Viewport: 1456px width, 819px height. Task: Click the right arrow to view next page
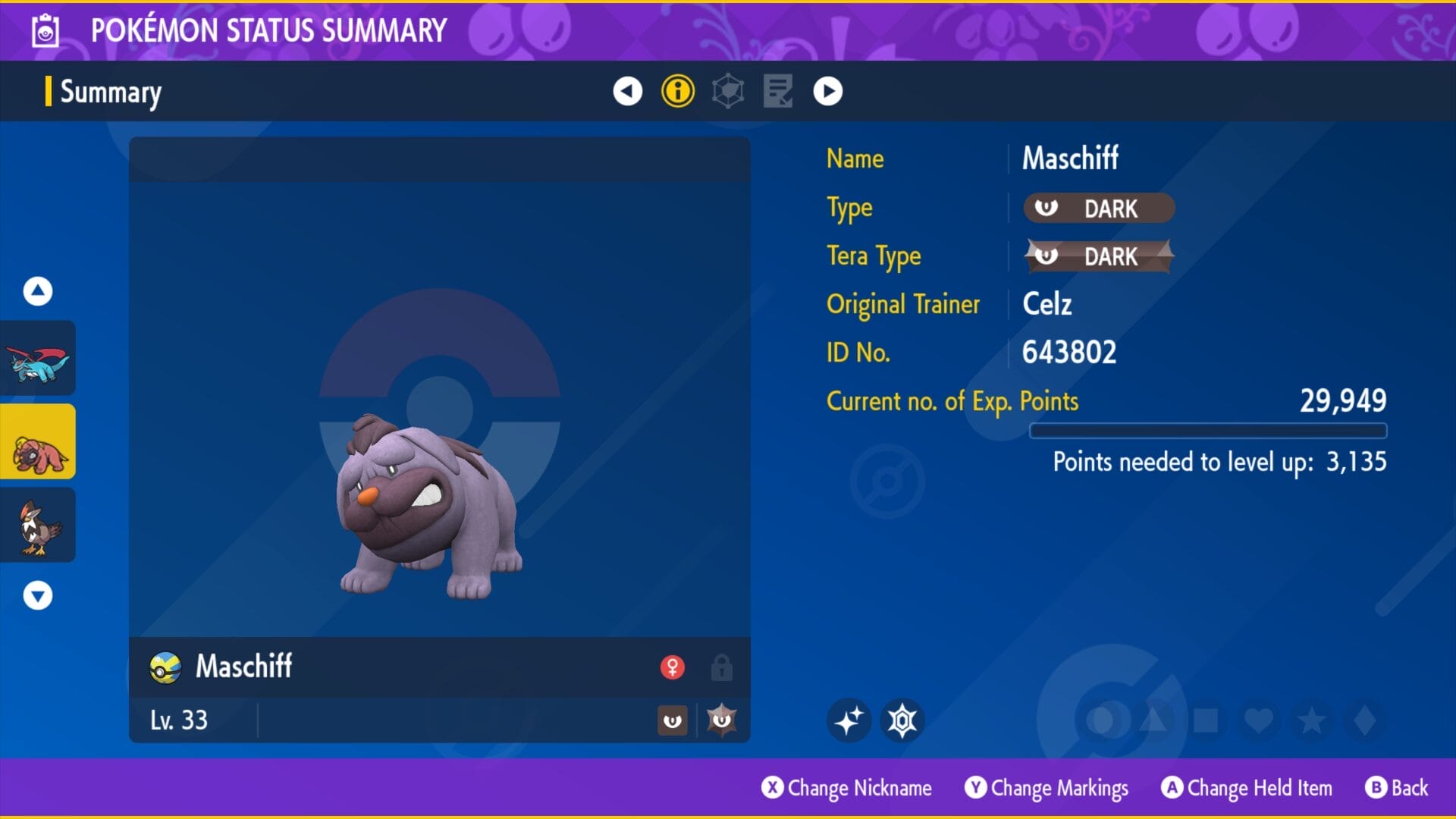coord(827,91)
